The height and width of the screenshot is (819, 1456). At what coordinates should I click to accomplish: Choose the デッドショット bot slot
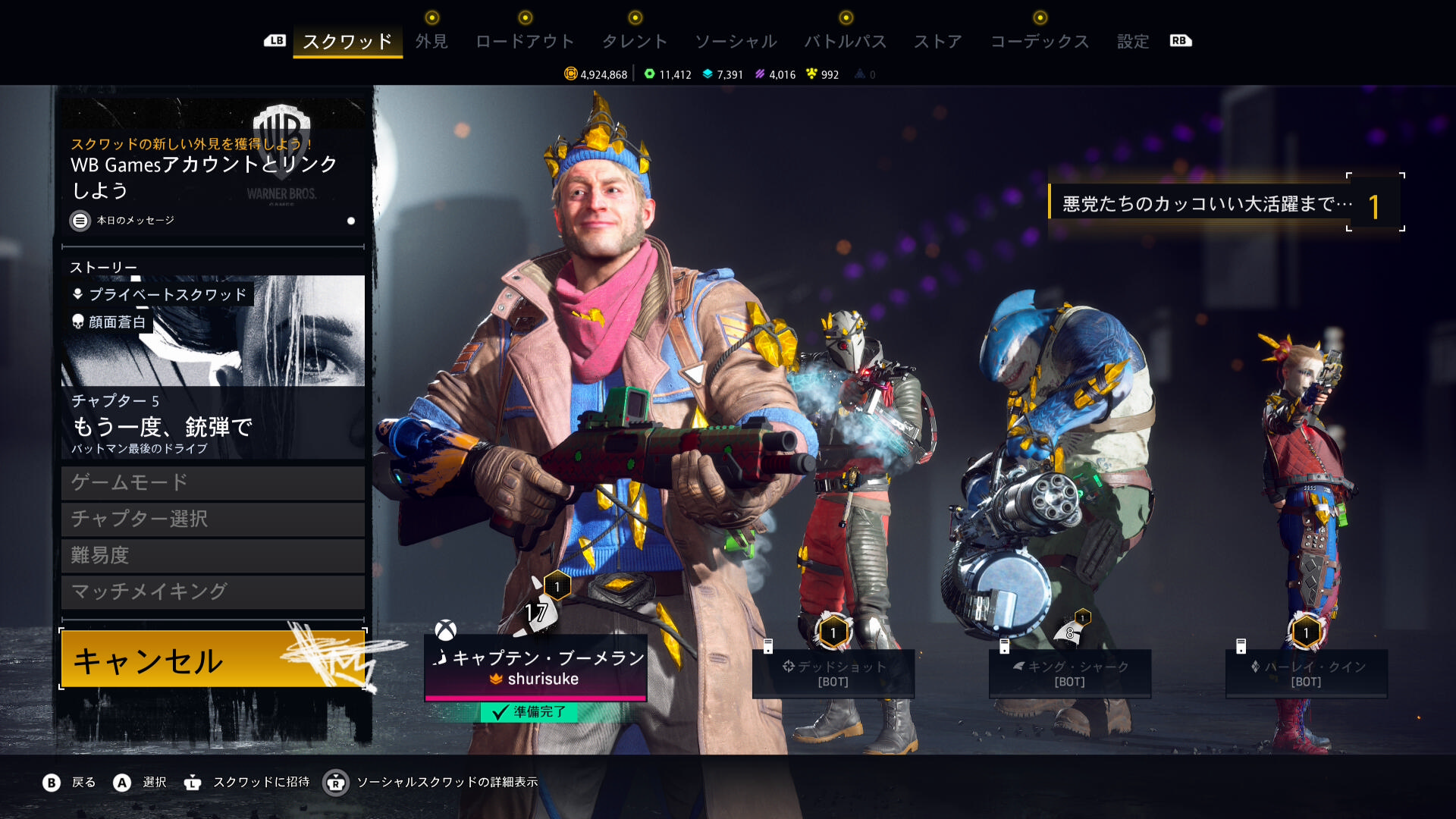click(833, 673)
